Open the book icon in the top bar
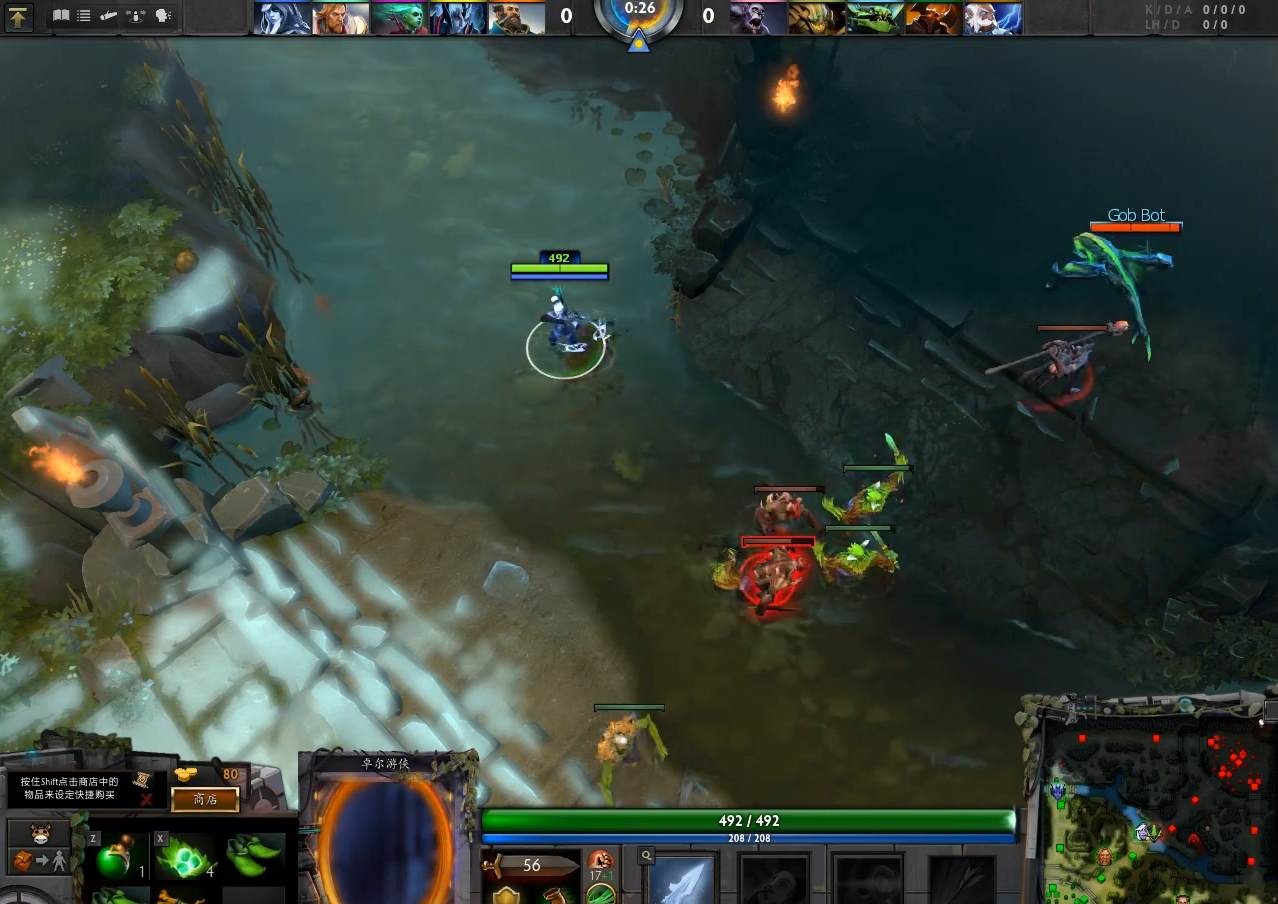The height and width of the screenshot is (904, 1278). pos(62,16)
